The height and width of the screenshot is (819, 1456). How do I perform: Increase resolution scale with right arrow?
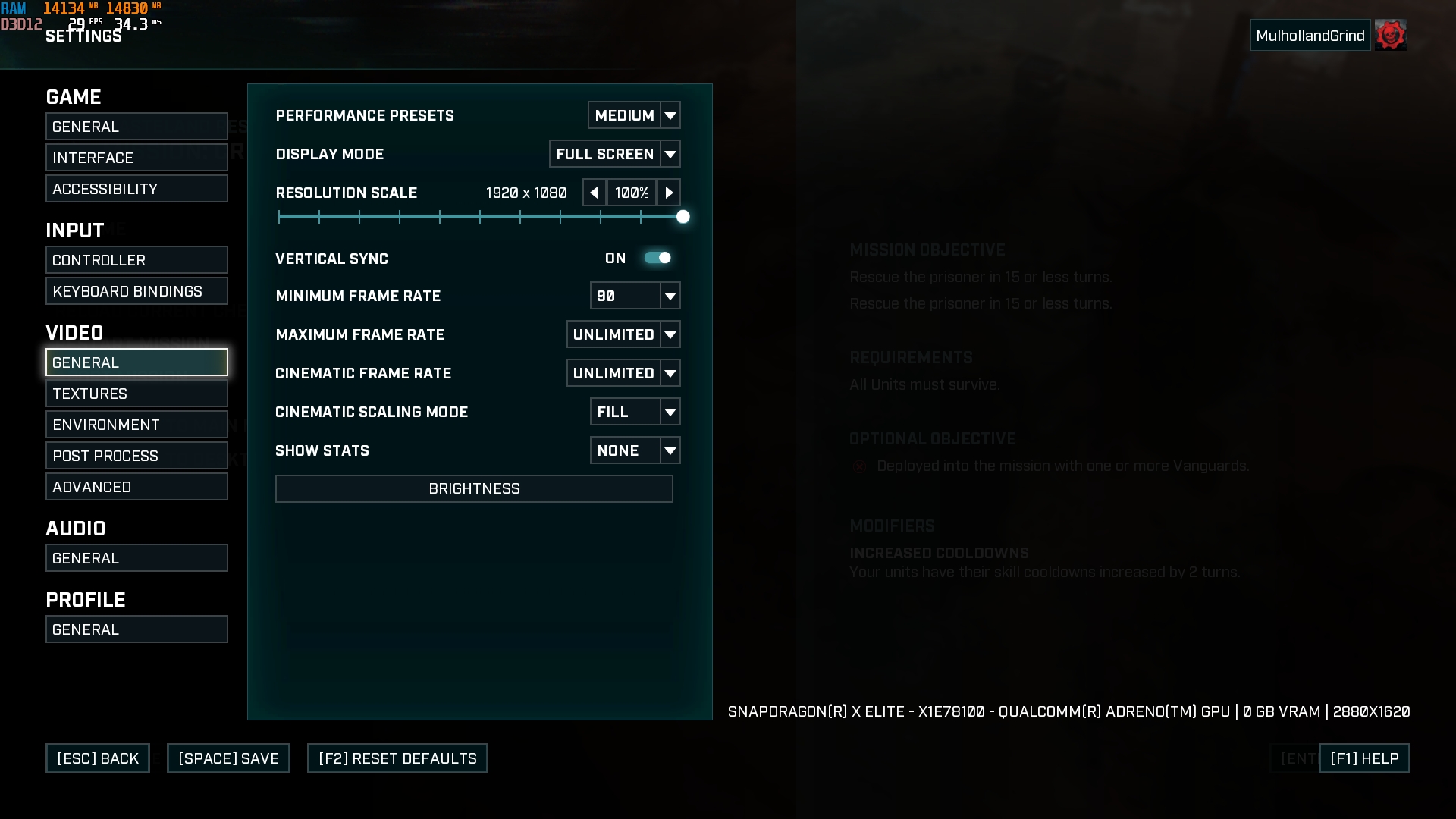[x=668, y=193]
